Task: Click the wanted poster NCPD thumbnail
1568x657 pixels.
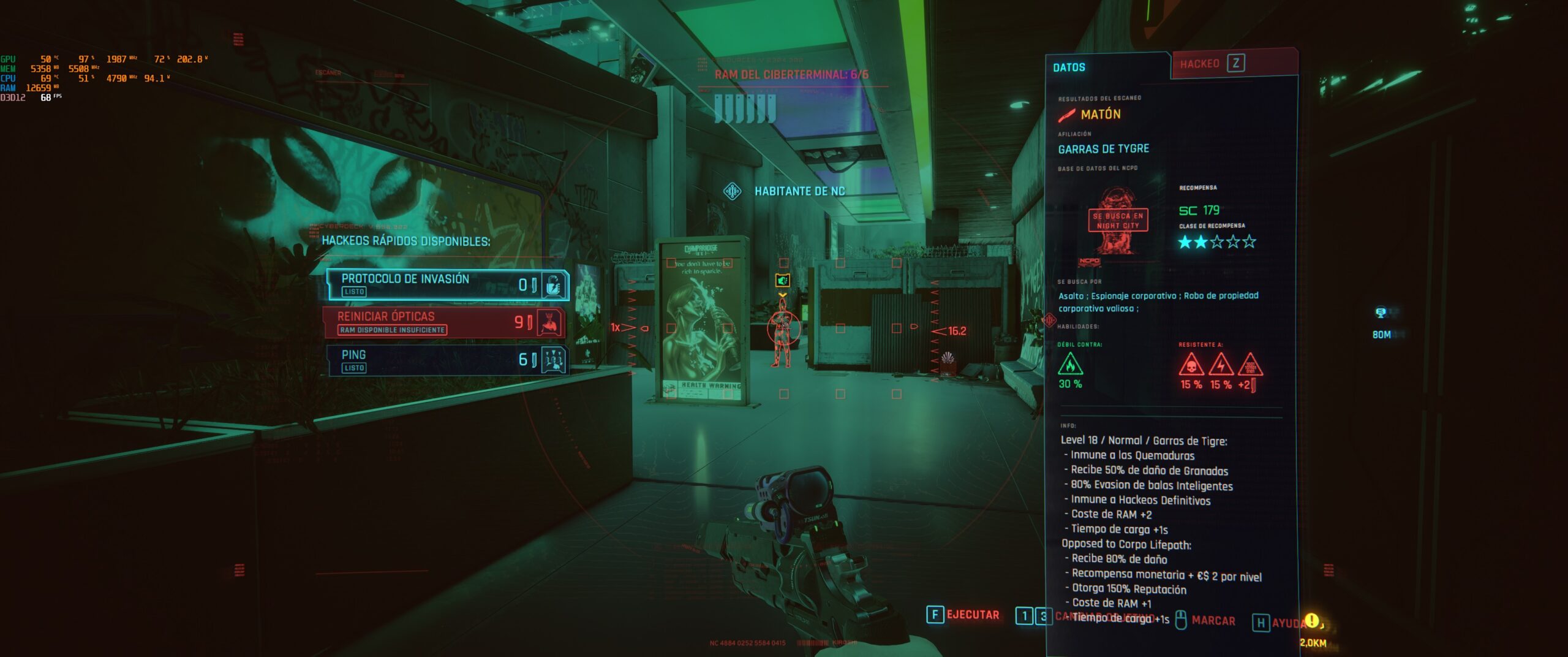Action: click(1117, 222)
